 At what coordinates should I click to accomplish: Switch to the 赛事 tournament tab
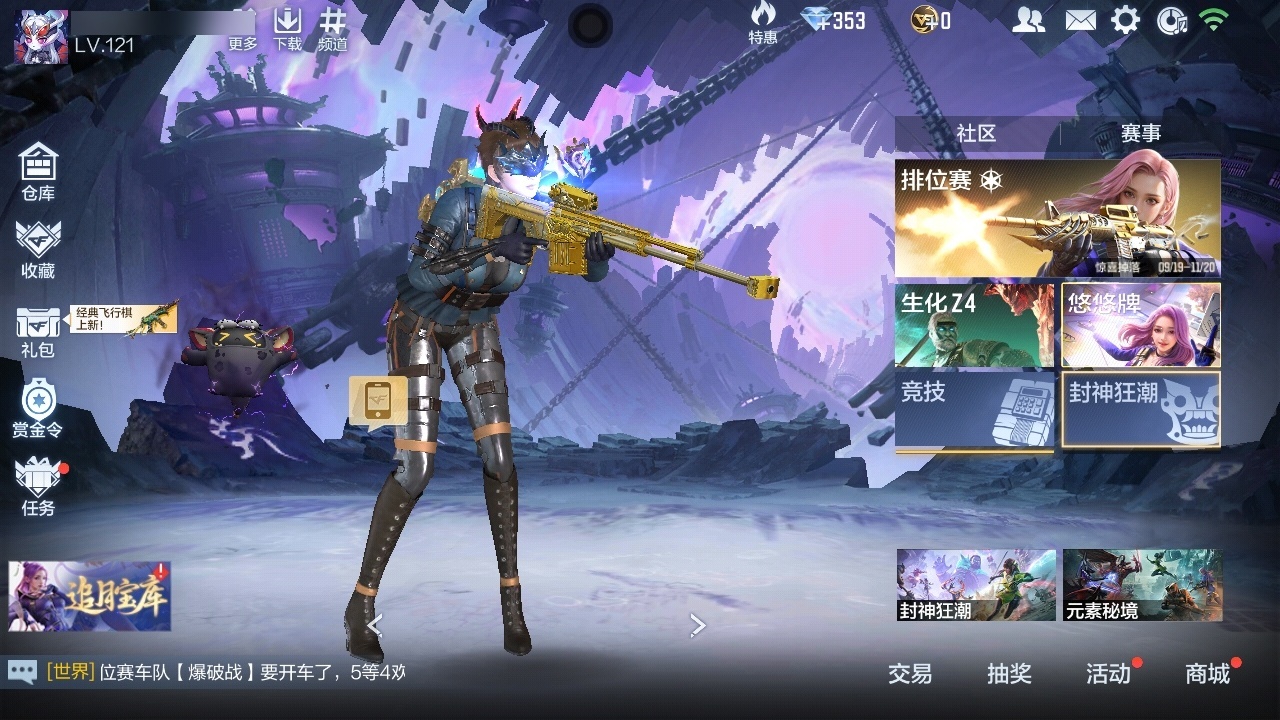click(1140, 134)
